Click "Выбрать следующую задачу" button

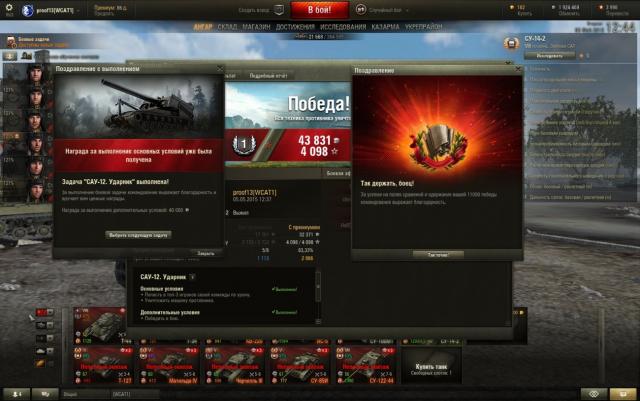pyautogui.click(x=138, y=234)
